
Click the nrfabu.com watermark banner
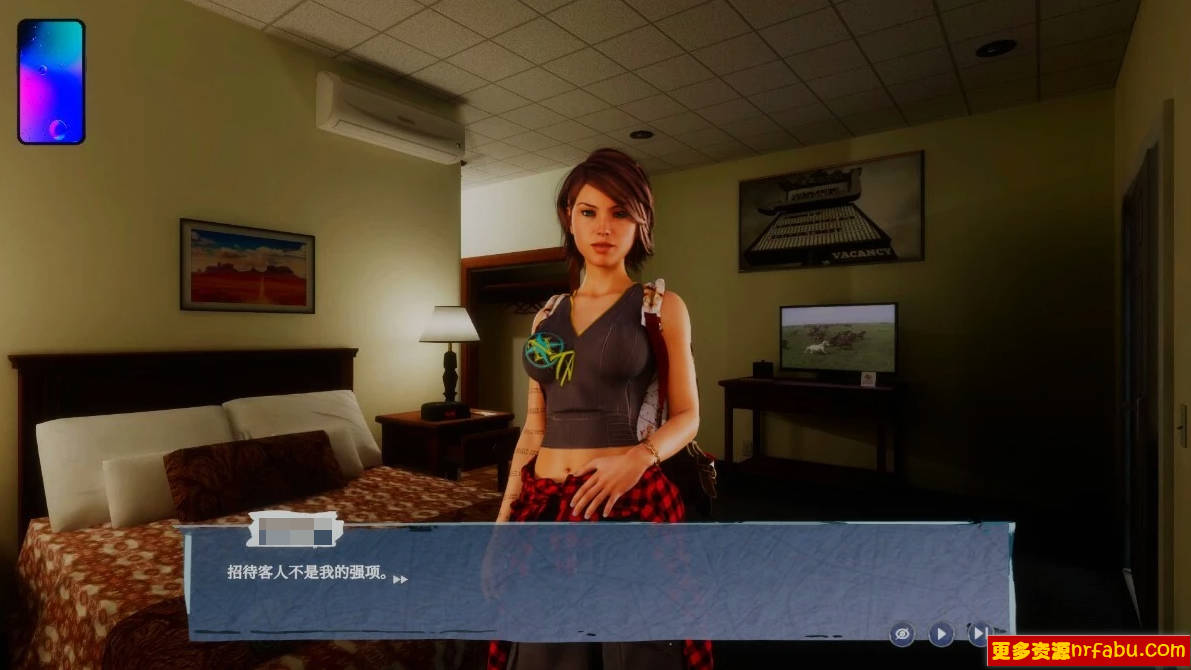pos(1088,652)
